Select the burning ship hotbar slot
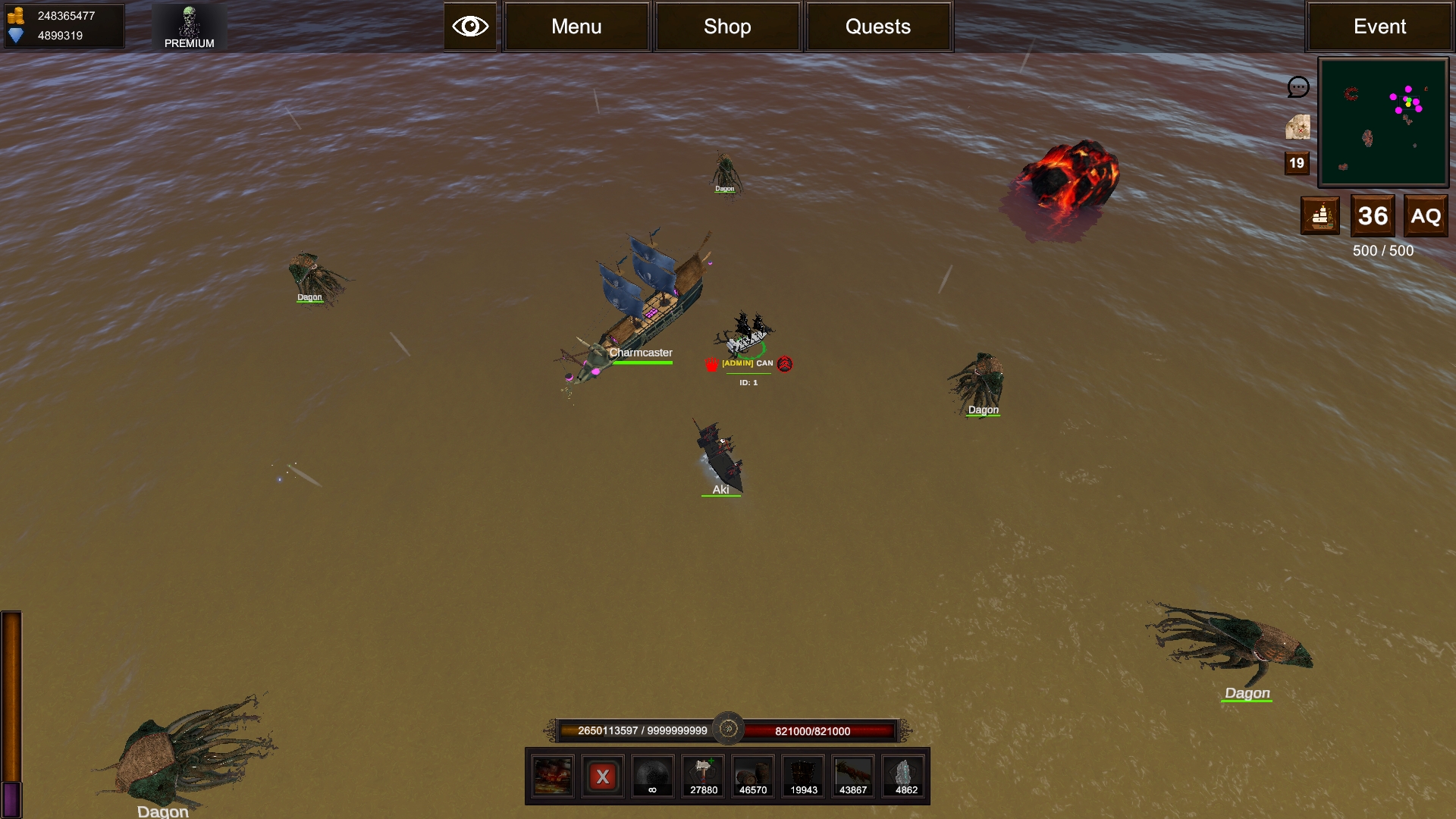 pos(552,777)
